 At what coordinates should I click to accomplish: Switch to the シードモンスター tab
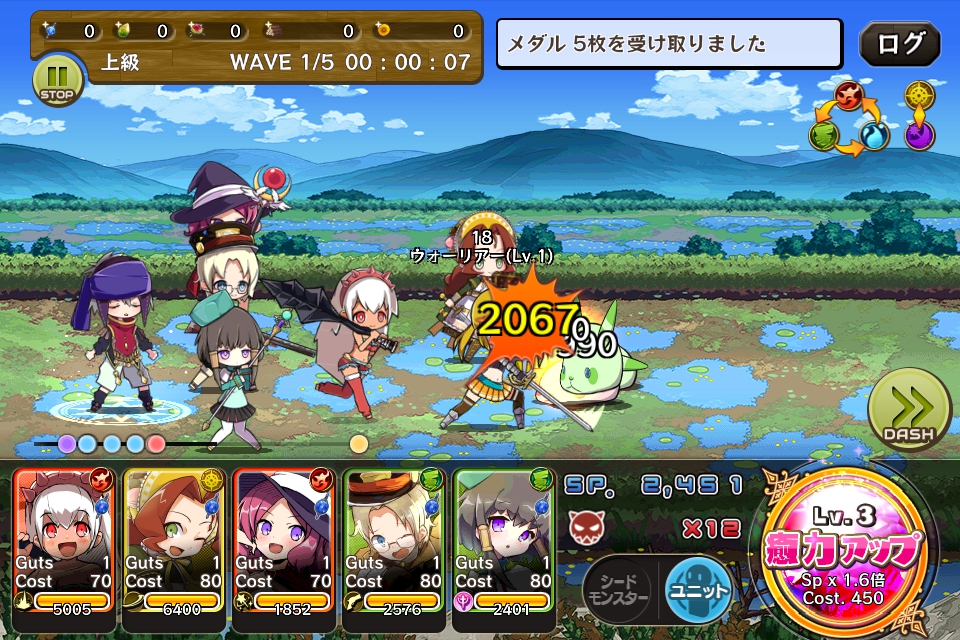pyautogui.click(x=618, y=588)
